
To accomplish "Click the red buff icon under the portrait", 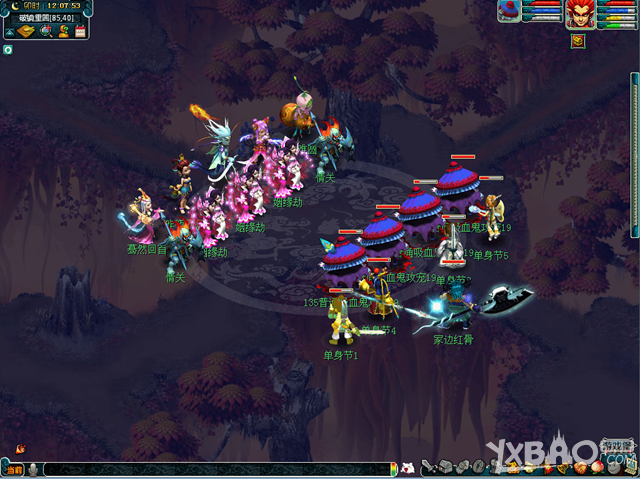I will coord(578,41).
